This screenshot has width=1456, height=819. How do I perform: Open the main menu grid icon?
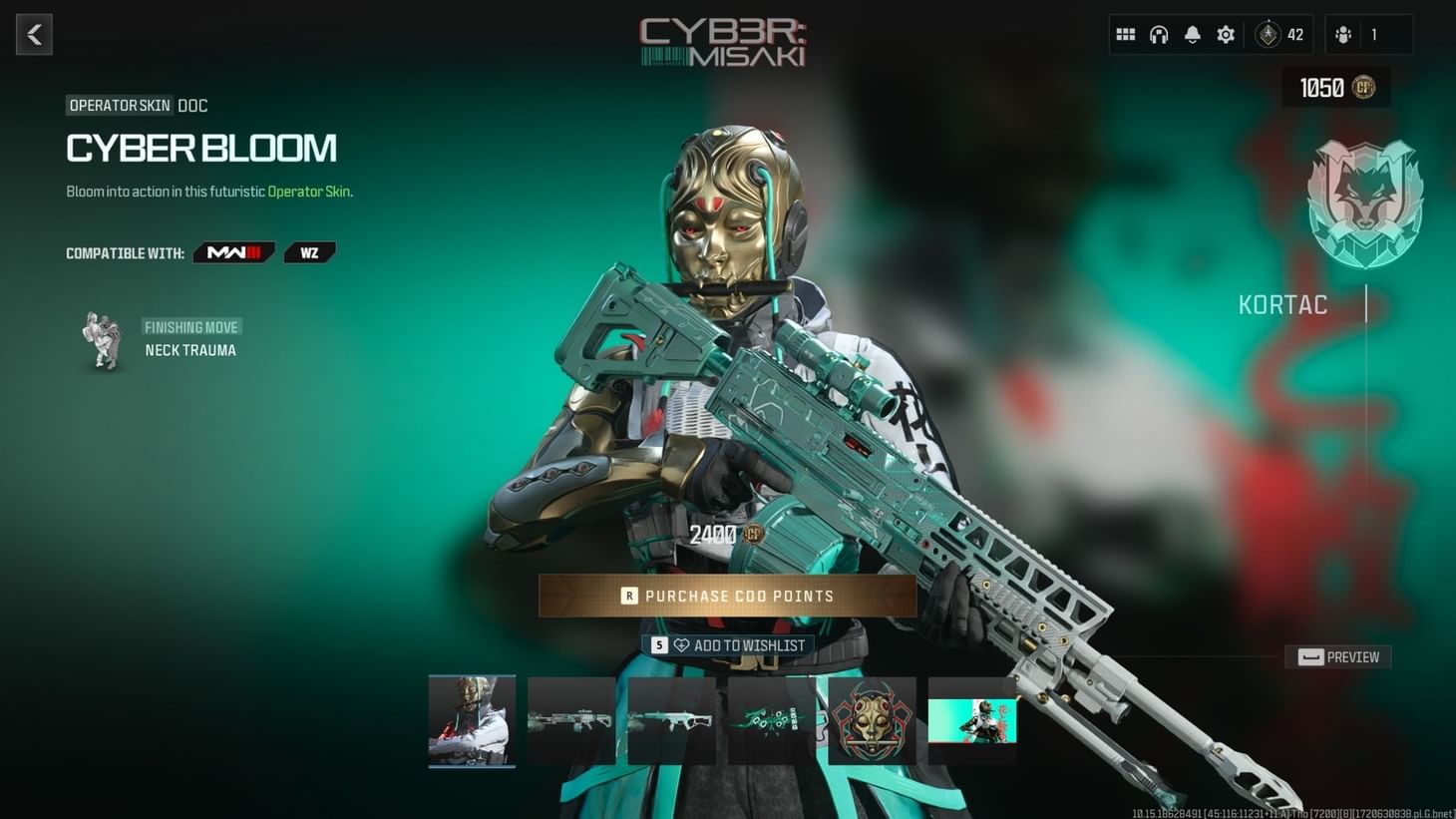pyautogui.click(x=1125, y=33)
